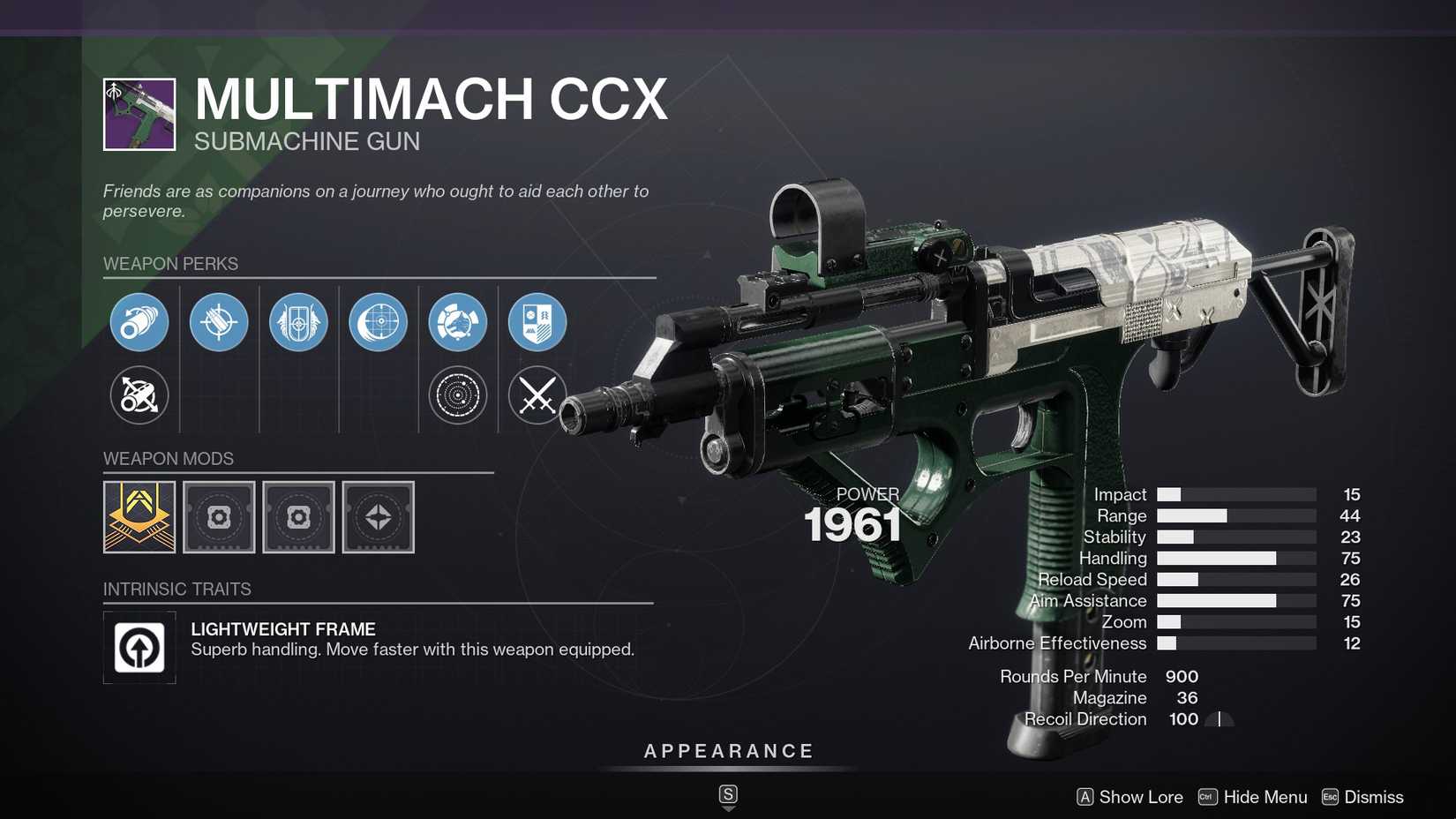This screenshot has height=819, width=1456.
Task: Open the Appearance tab
Action: [x=727, y=751]
